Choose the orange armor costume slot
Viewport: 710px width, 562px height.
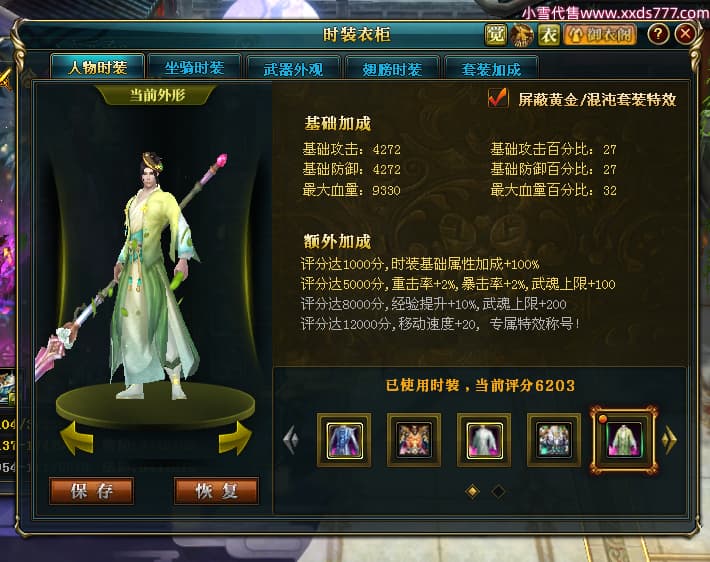click(414, 439)
